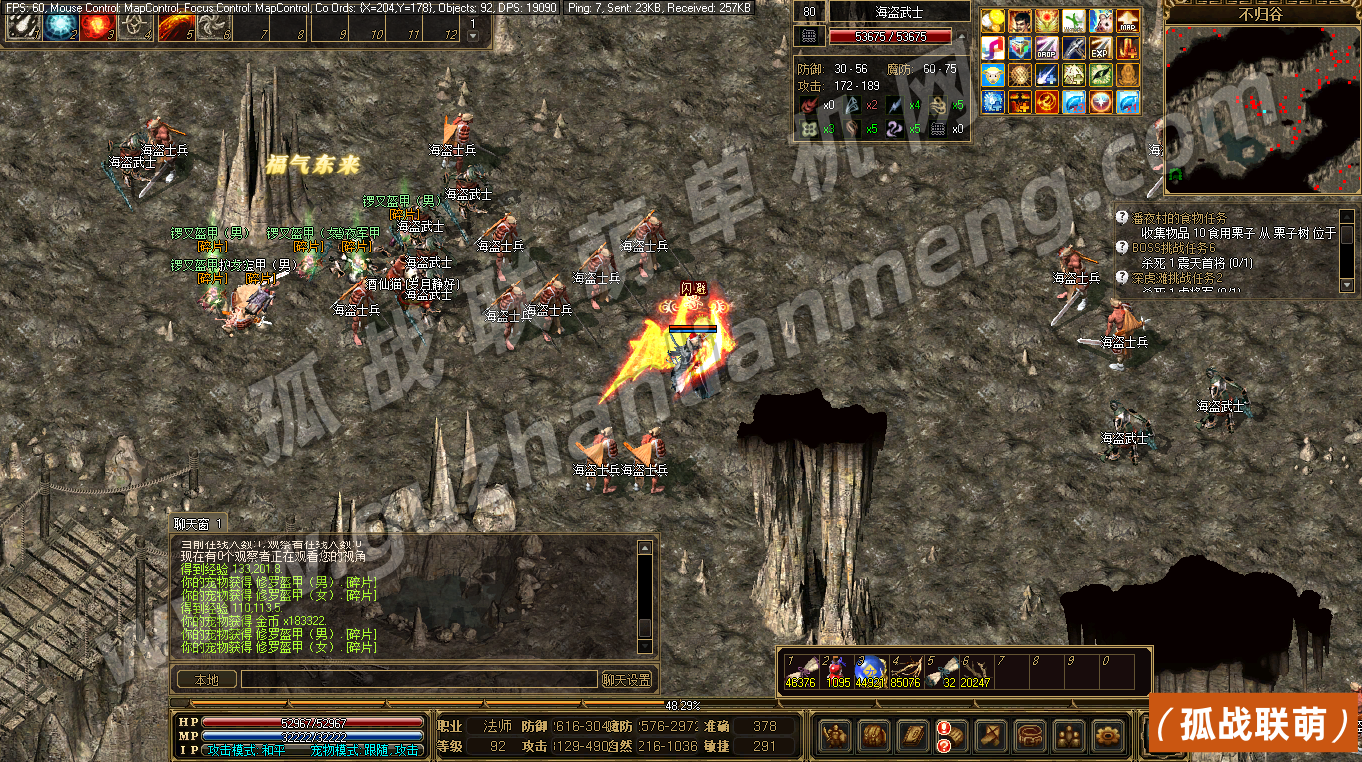The height and width of the screenshot is (762, 1362).
Task: Click the MAP buff icon
Action: pos(1128,21)
